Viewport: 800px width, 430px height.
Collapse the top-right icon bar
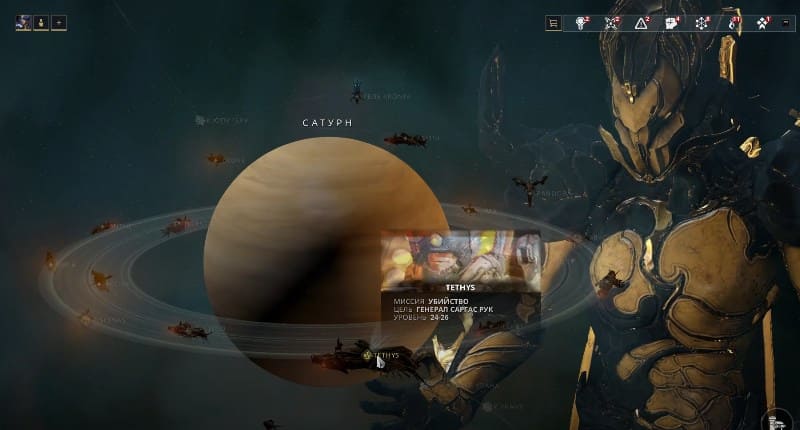point(785,23)
